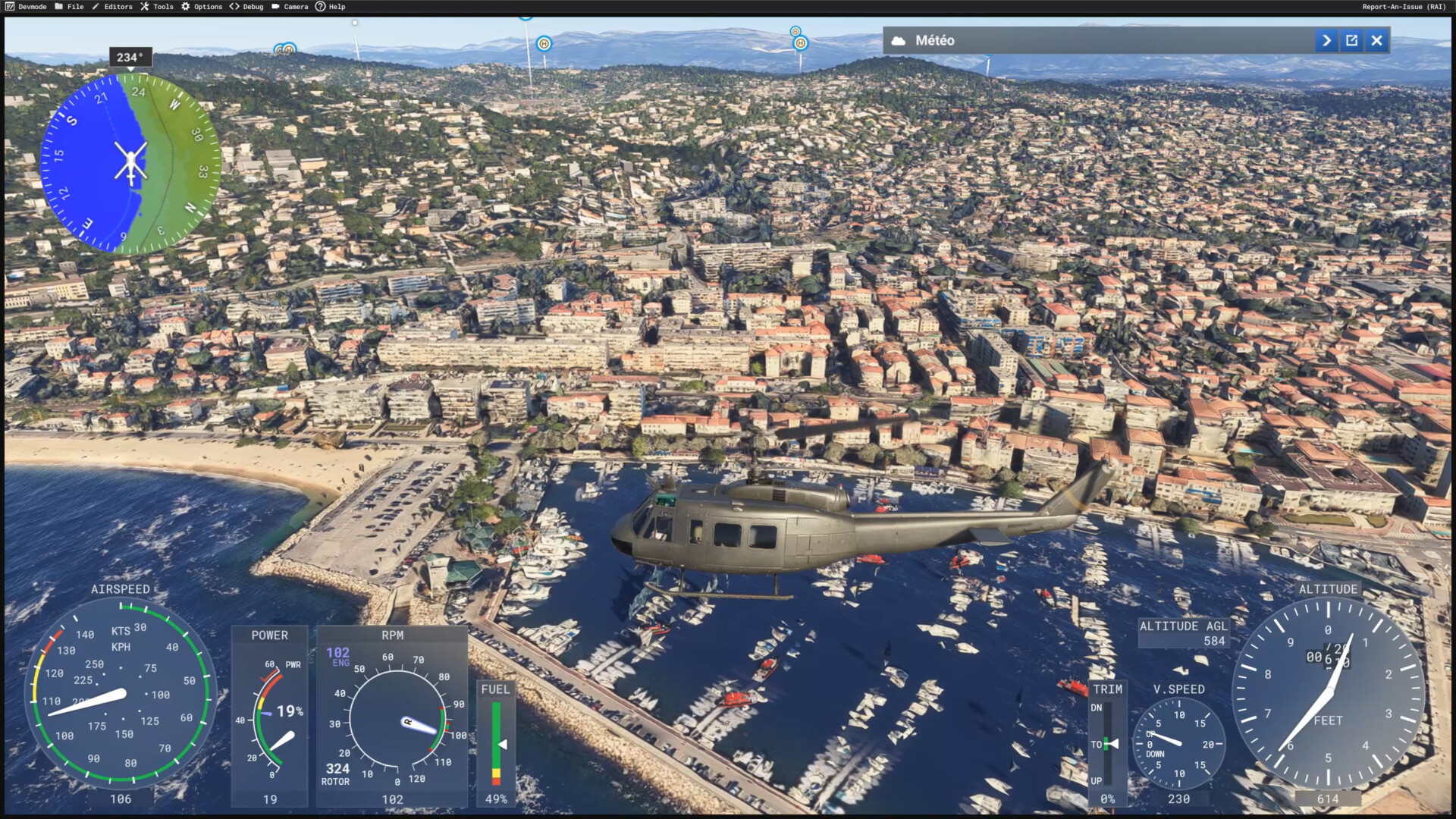Viewport: 1456px width, 819px height.
Task: Click the compass minimap
Action: pyautogui.click(x=130, y=163)
